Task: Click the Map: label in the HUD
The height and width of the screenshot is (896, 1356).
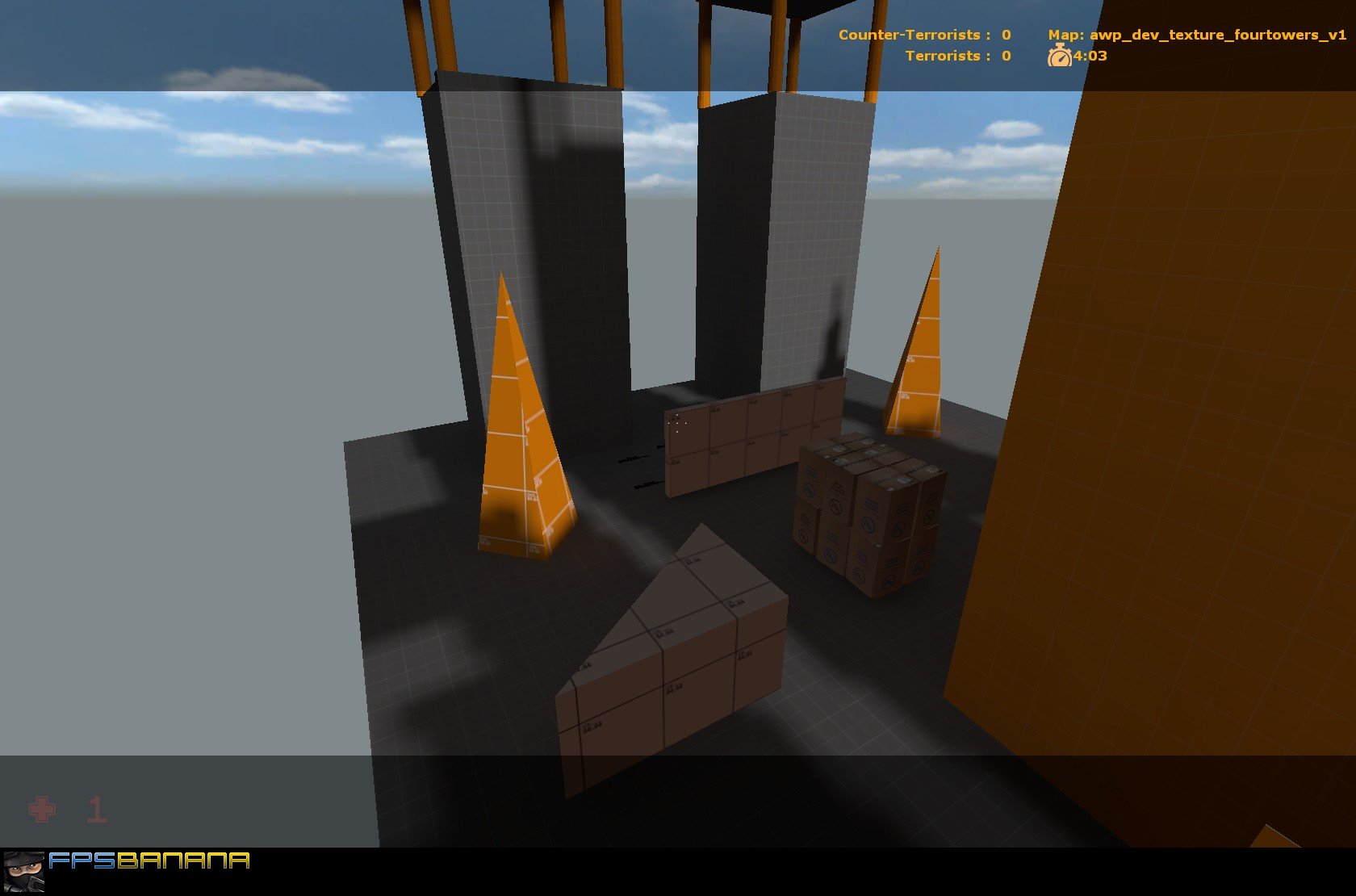Action: click(x=1065, y=35)
